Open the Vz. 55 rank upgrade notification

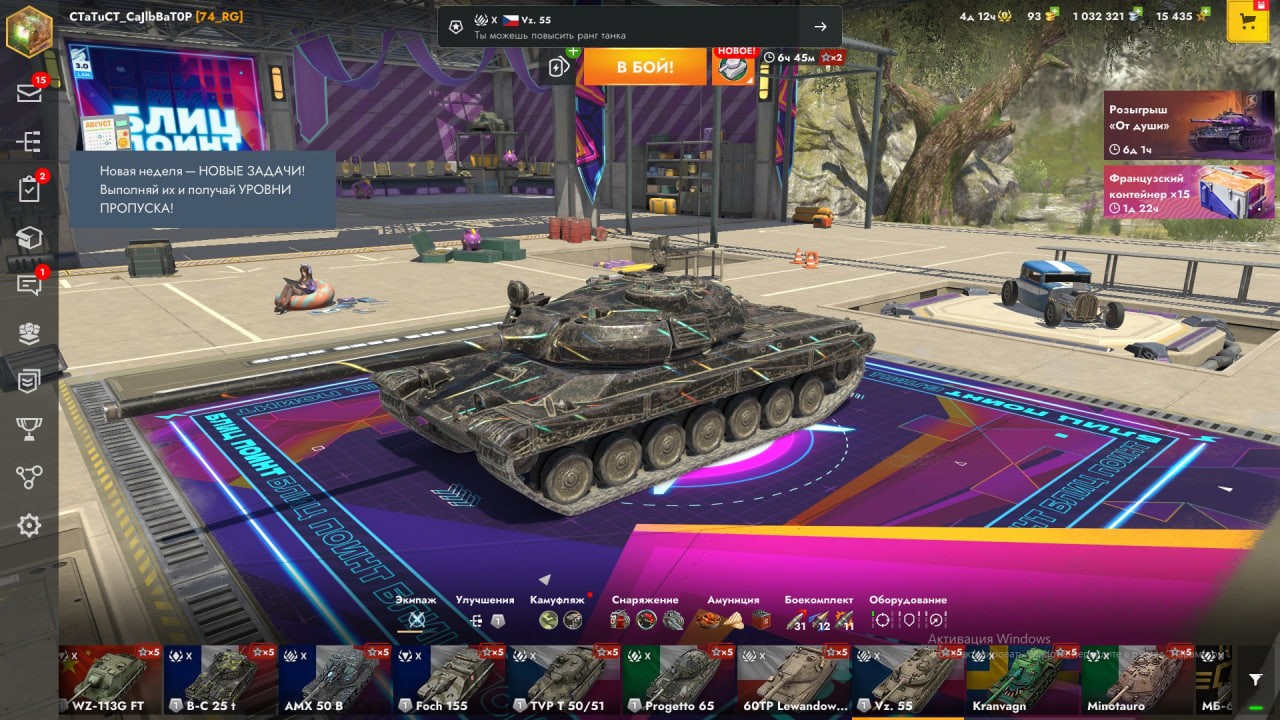click(640, 27)
